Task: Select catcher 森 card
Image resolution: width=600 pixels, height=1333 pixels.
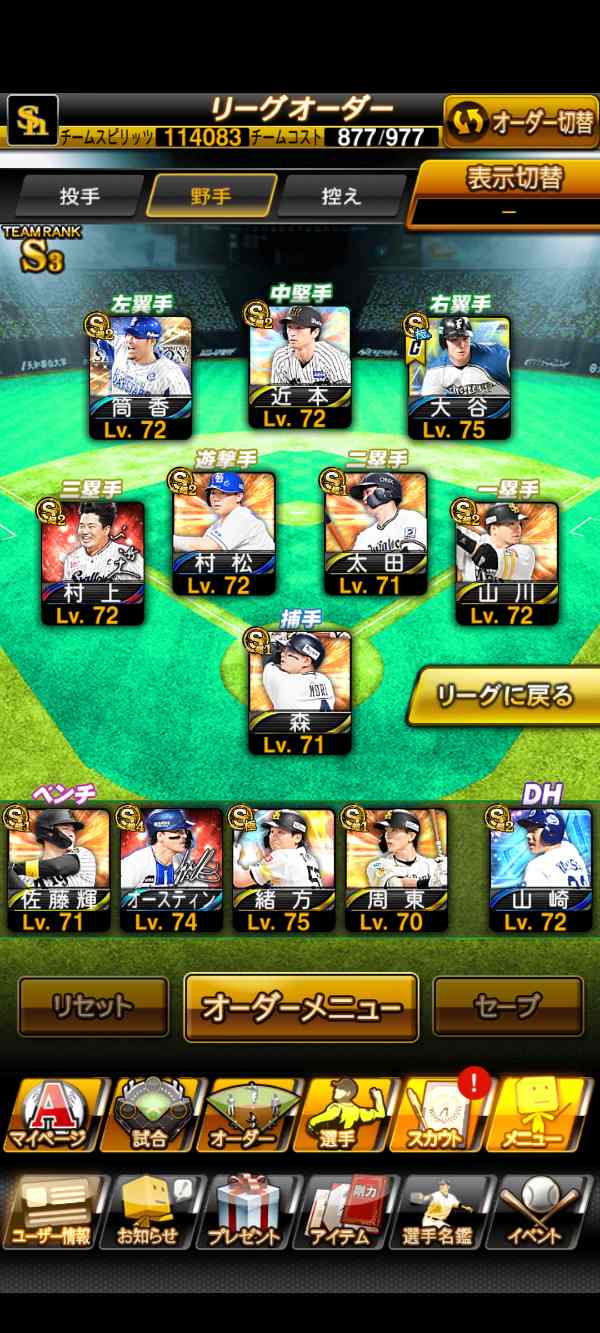Action: pyautogui.click(x=300, y=691)
